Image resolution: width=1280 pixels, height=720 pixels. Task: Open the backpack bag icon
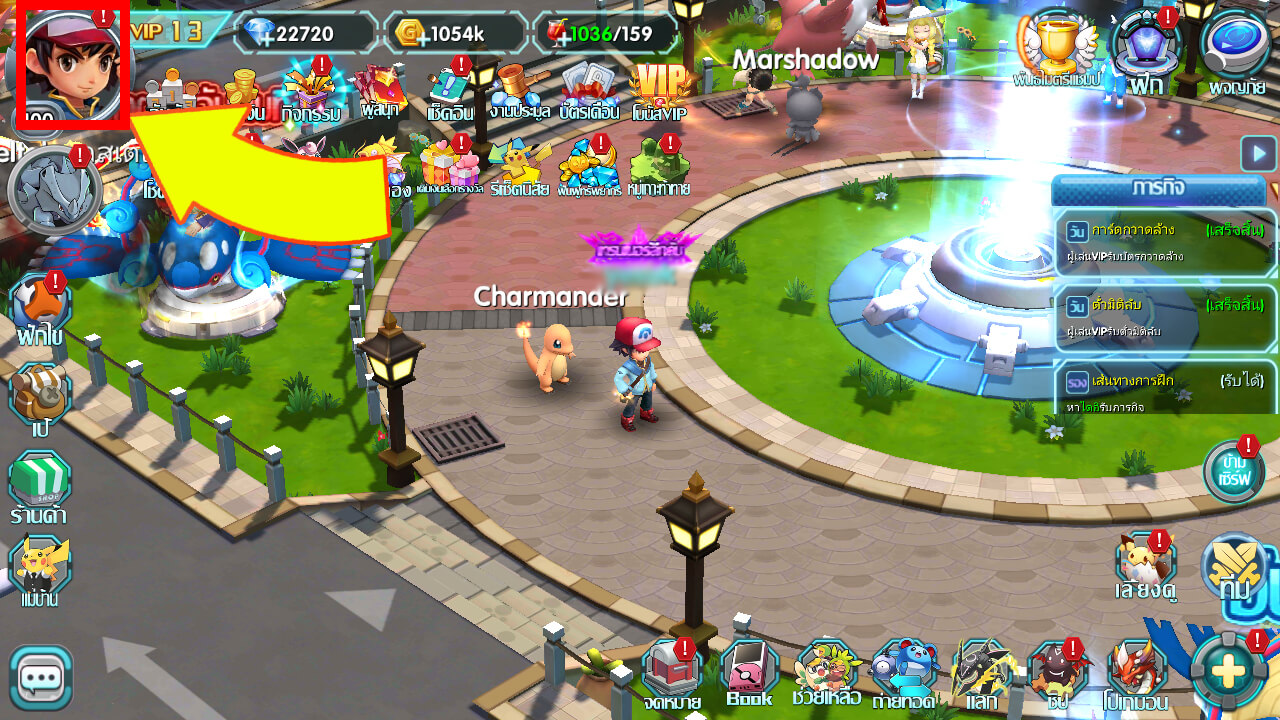[x=39, y=395]
